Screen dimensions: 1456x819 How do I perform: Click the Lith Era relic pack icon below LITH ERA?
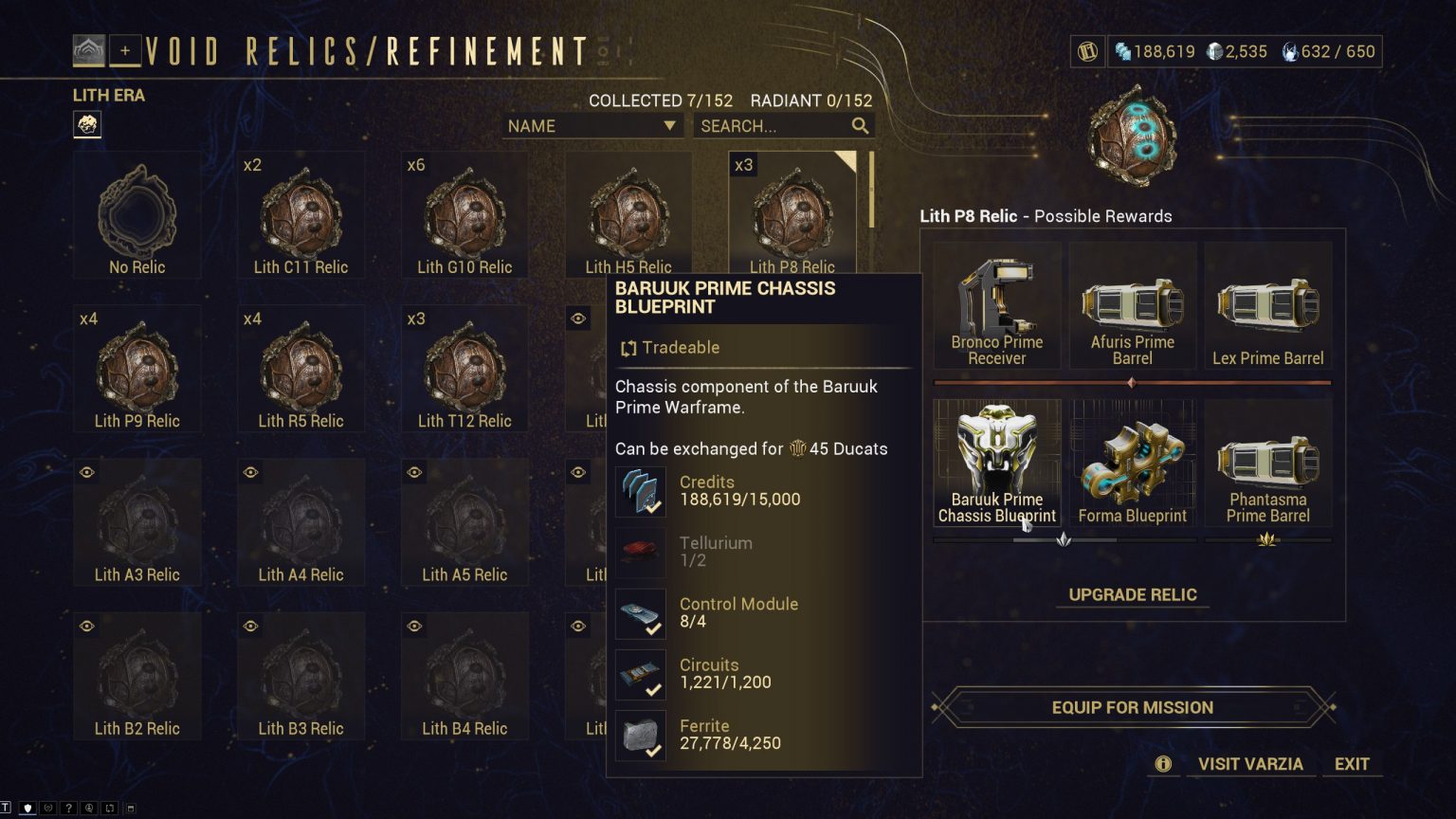87,124
